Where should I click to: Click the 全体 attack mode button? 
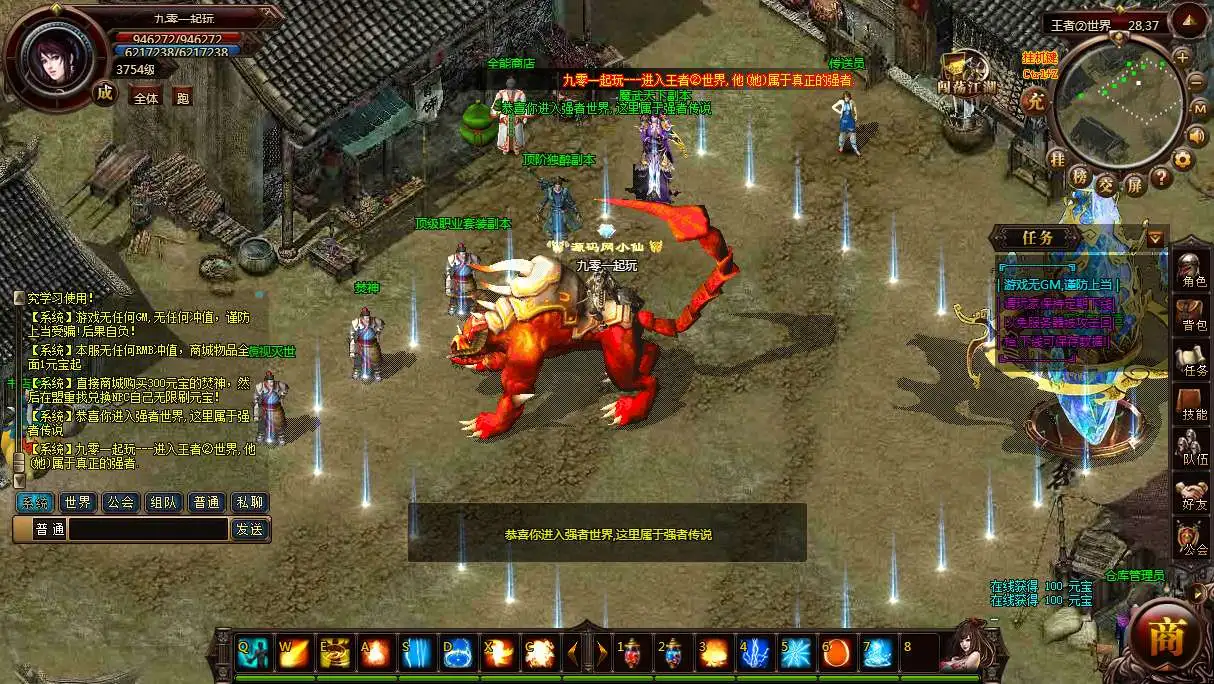[146, 98]
